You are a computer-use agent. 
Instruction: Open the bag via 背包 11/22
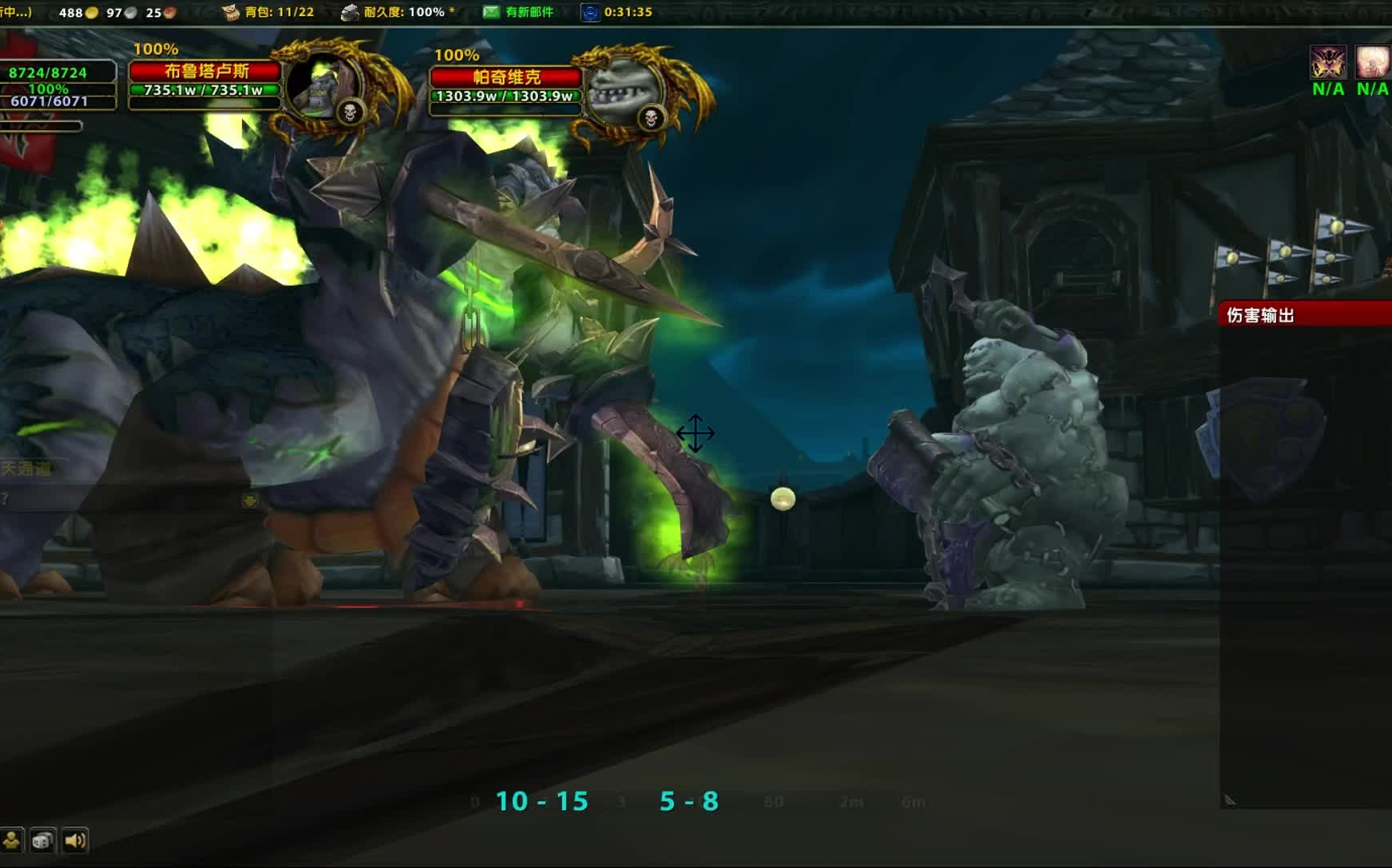point(269,12)
